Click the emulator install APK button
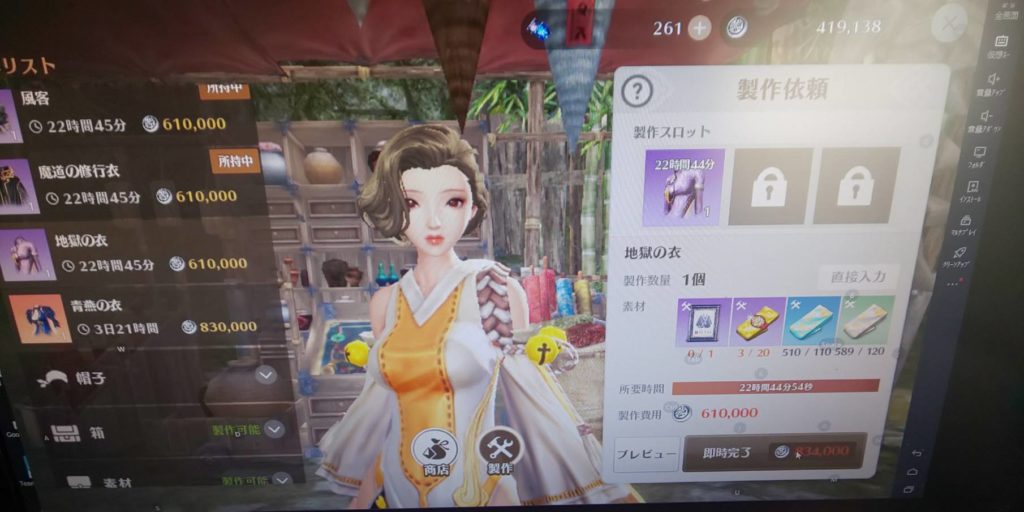The image size is (1024, 512). point(973,191)
